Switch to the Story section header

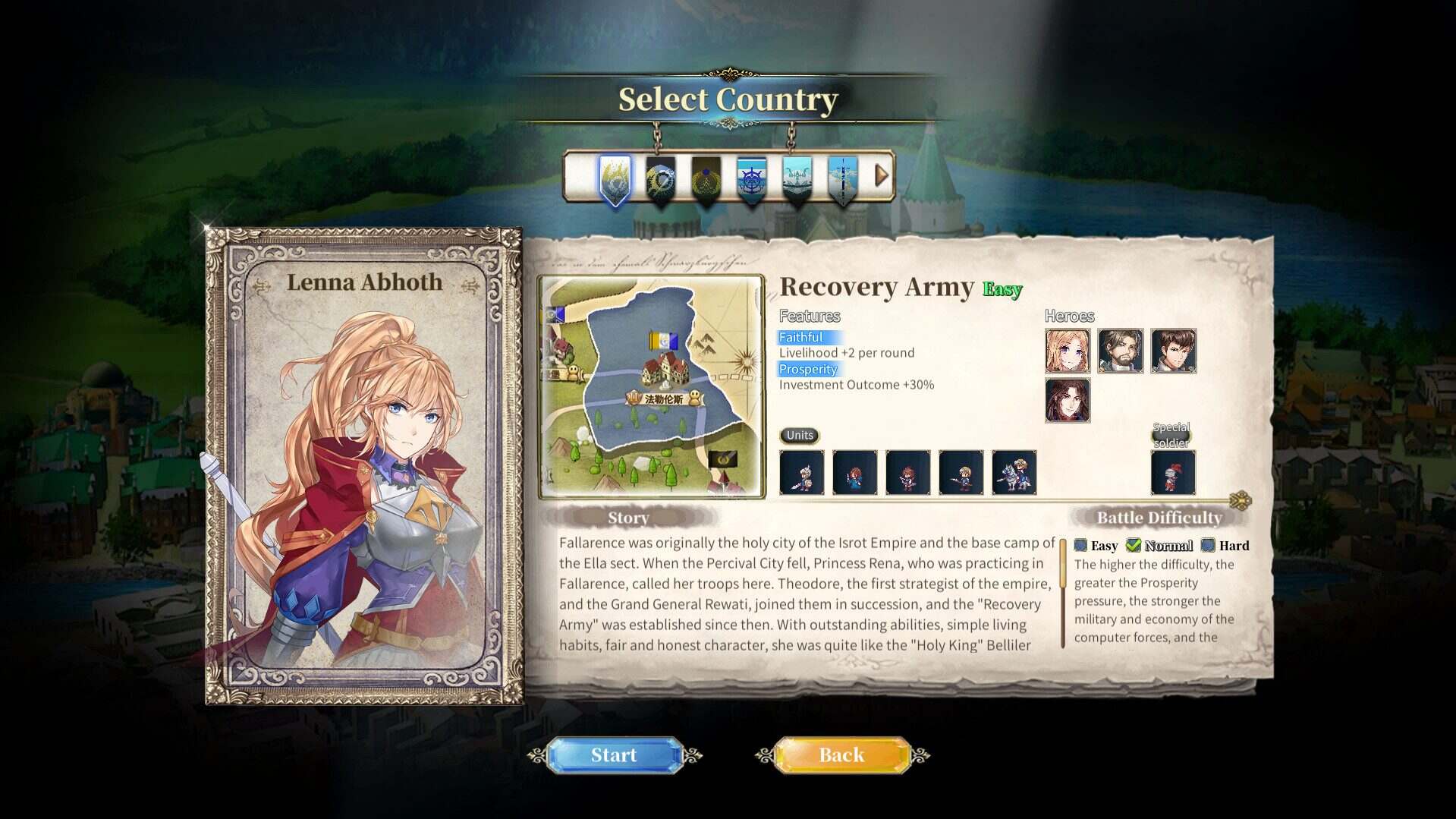pos(627,518)
